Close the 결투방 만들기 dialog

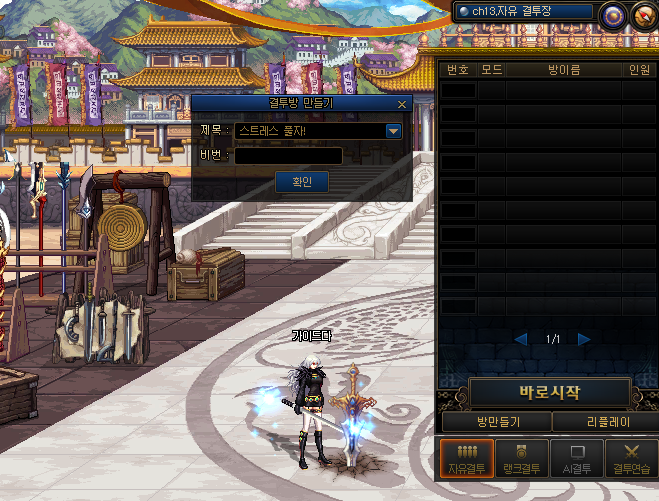click(402, 104)
